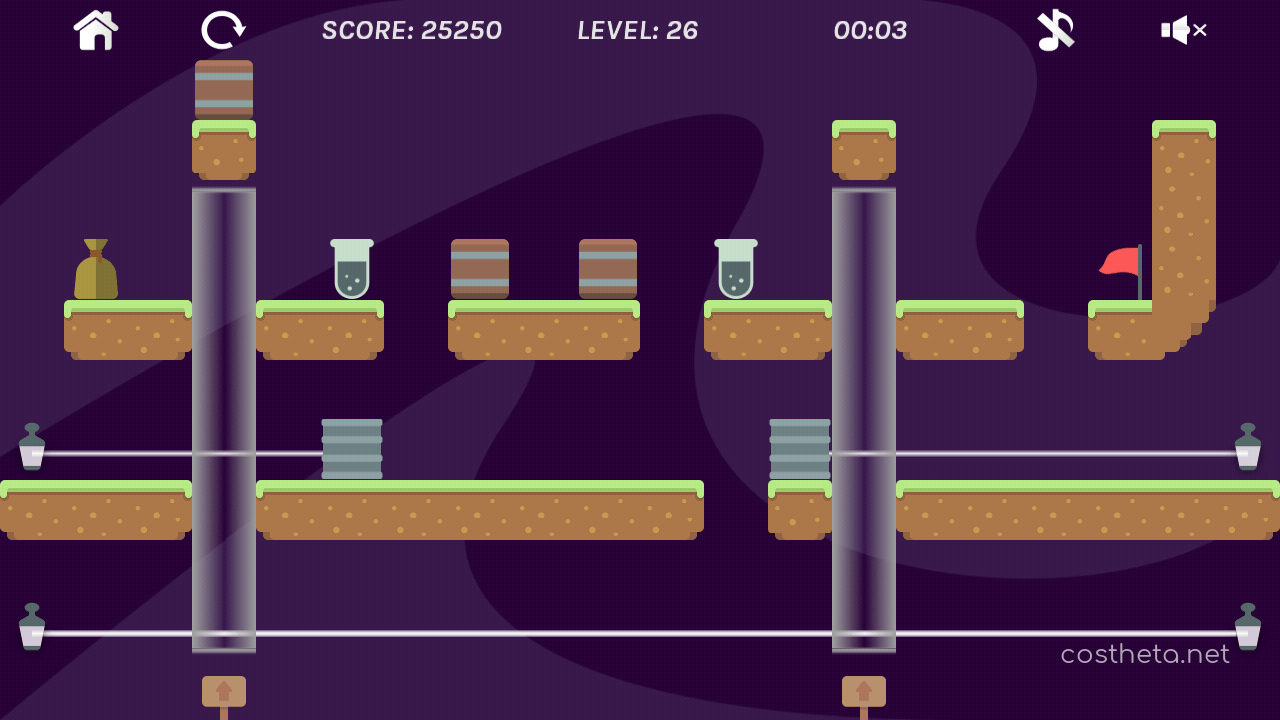
Task: Toggle the sound effects speaker
Action: point(1183,30)
